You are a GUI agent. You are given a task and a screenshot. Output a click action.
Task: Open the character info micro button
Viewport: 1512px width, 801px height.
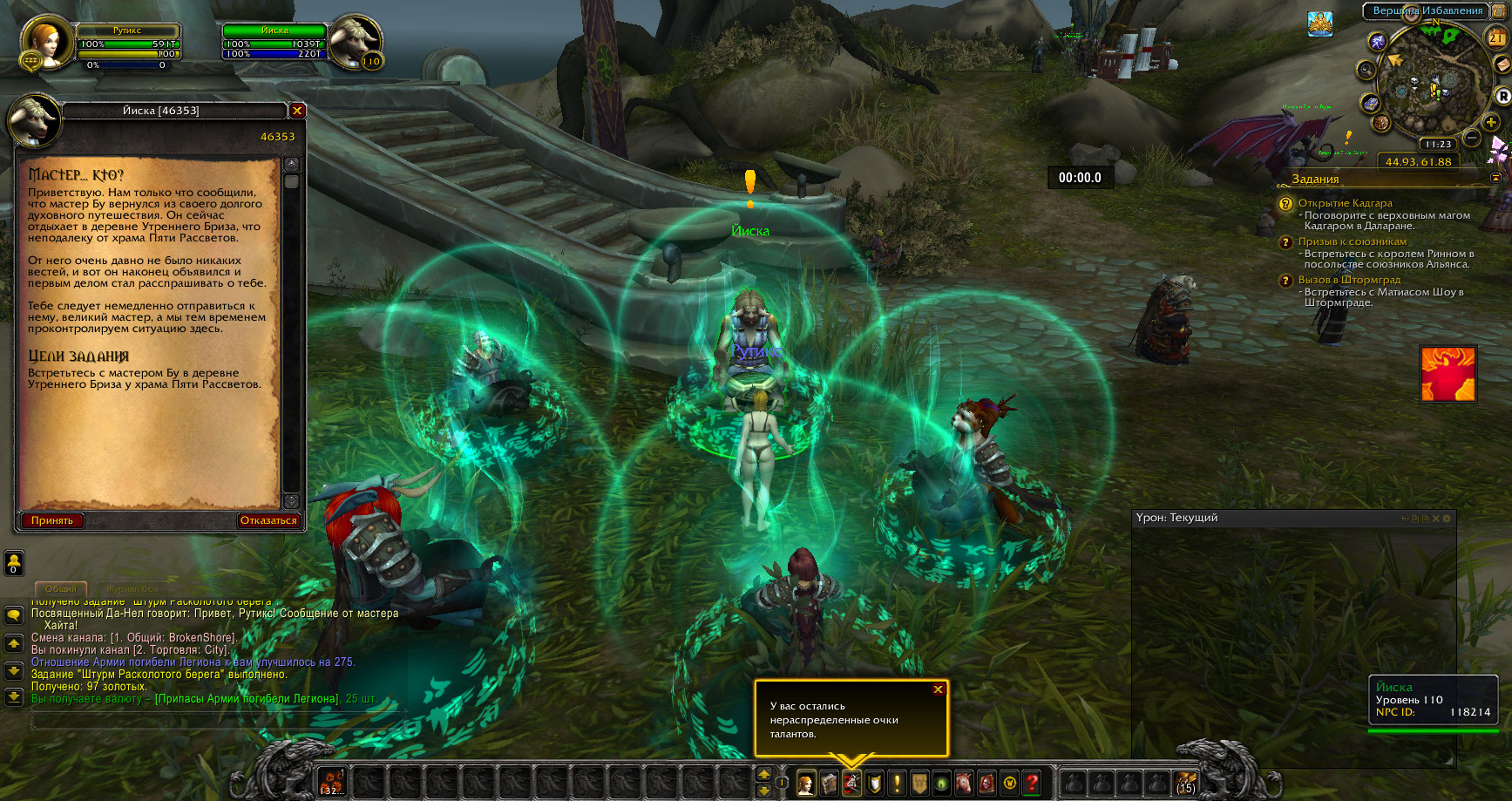[806, 784]
